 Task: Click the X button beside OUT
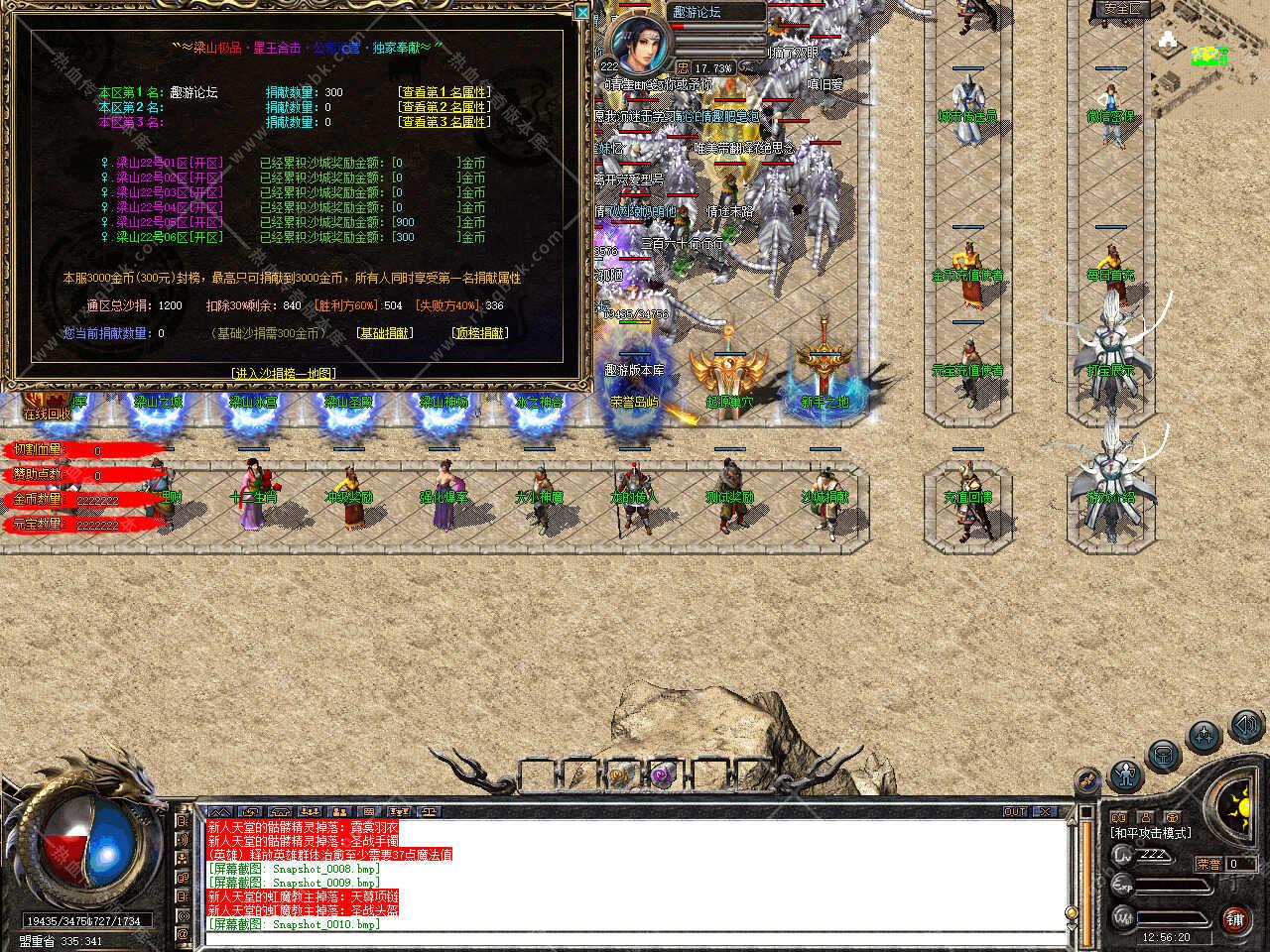[1045, 811]
